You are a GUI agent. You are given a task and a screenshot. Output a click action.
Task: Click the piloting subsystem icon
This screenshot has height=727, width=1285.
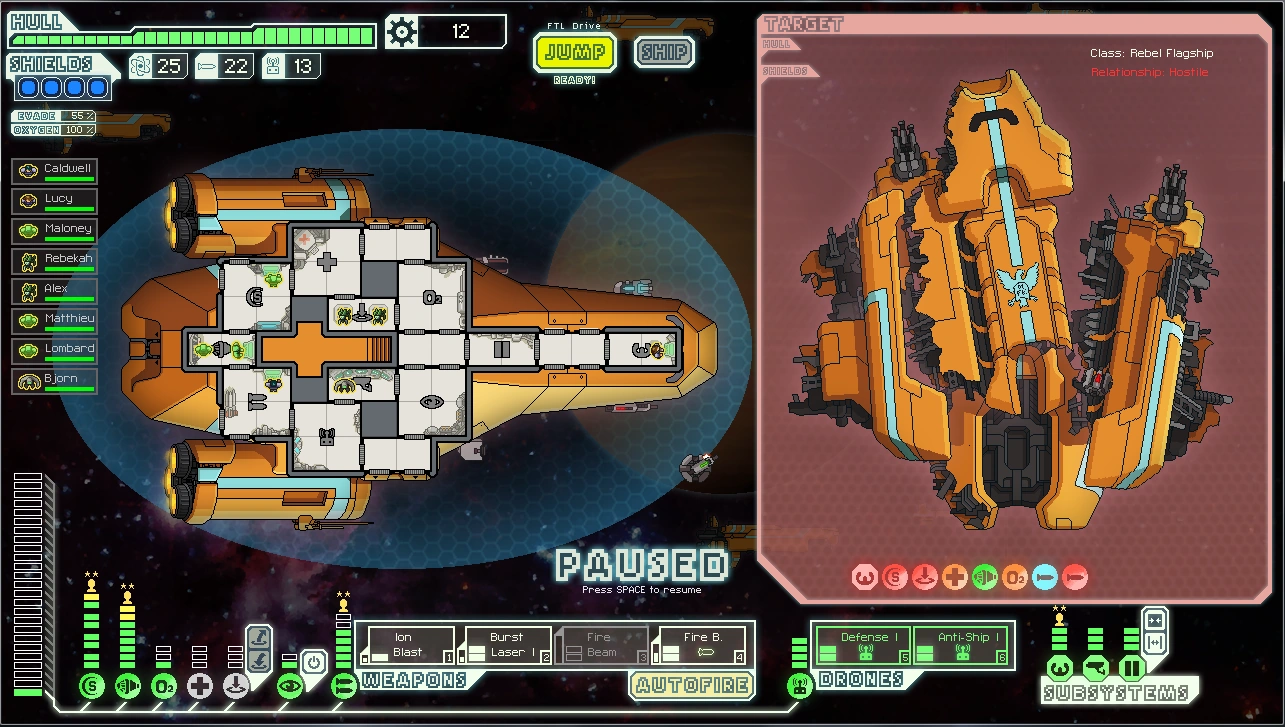(x=1060, y=668)
